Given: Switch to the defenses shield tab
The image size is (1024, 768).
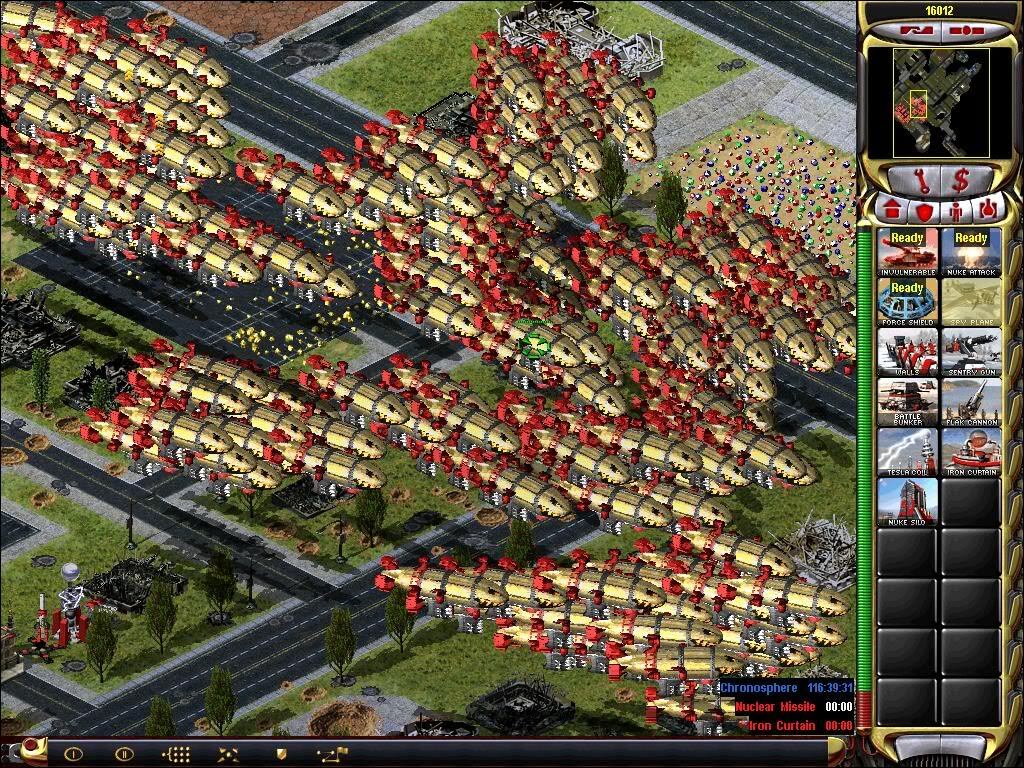Looking at the screenshot, I should point(922,211).
